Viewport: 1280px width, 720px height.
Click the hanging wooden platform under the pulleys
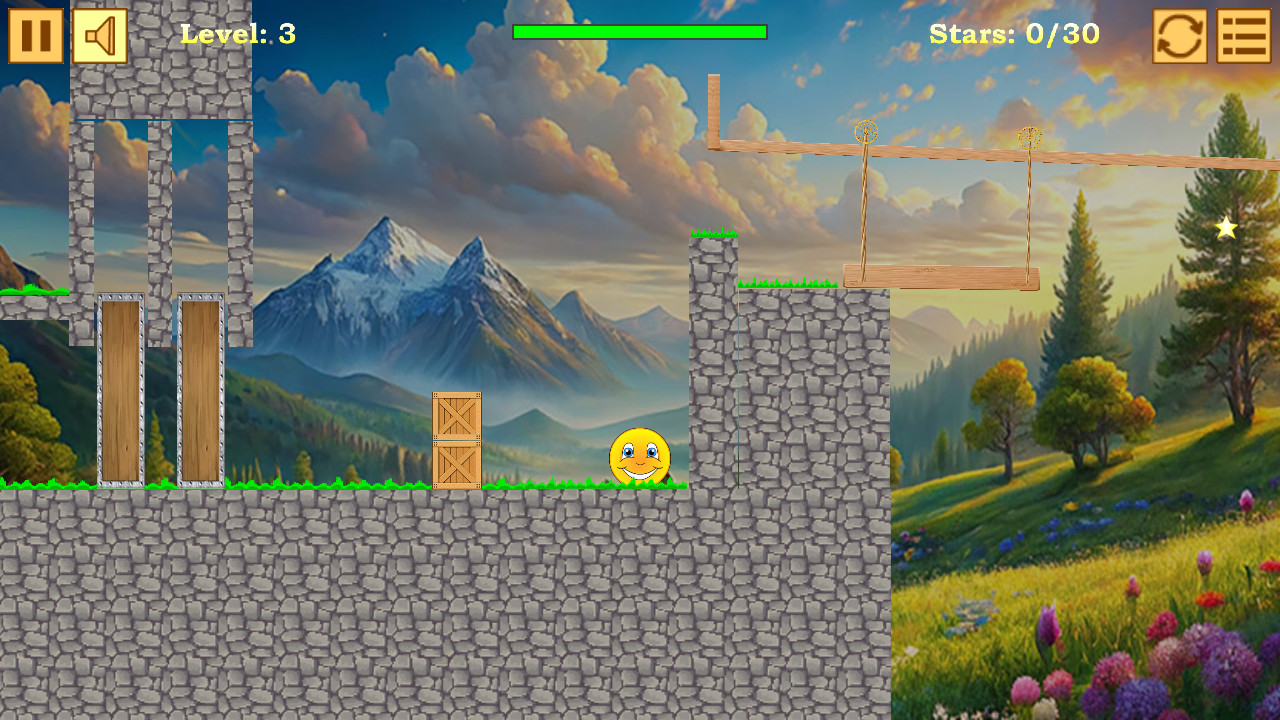(940, 275)
